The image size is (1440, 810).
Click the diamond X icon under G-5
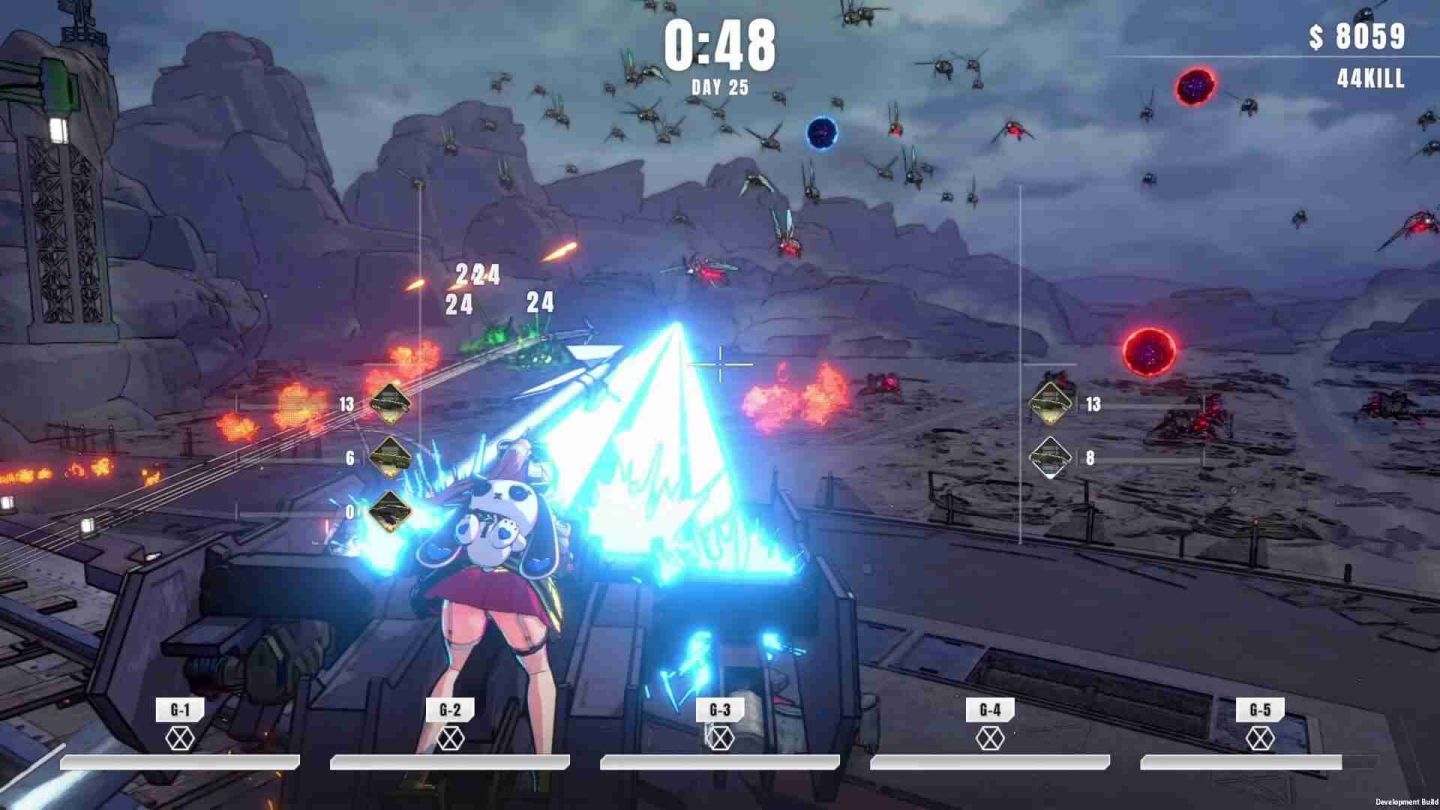[1259, 739]
